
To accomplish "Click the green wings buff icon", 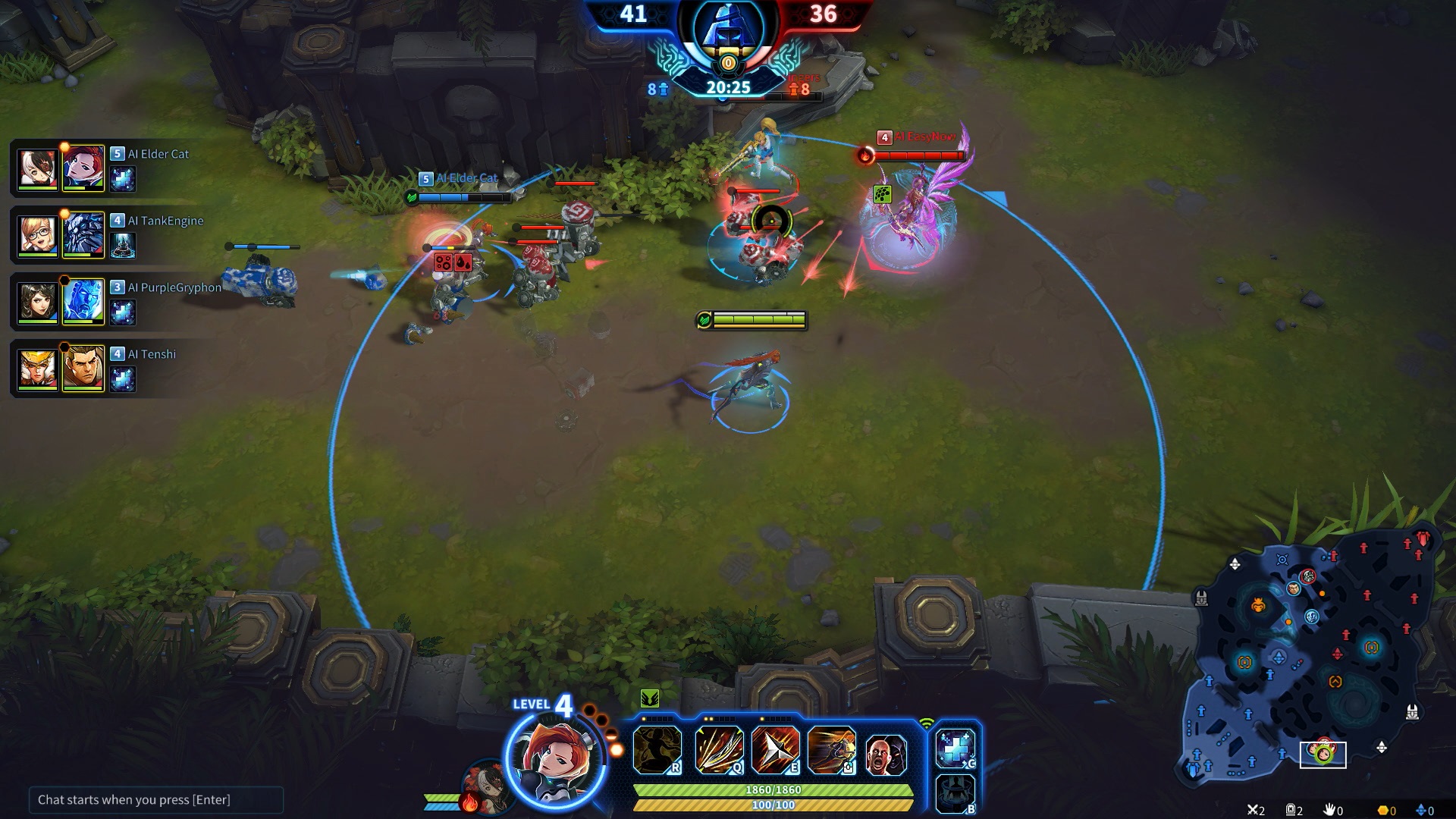I will [x=650, y=698].
